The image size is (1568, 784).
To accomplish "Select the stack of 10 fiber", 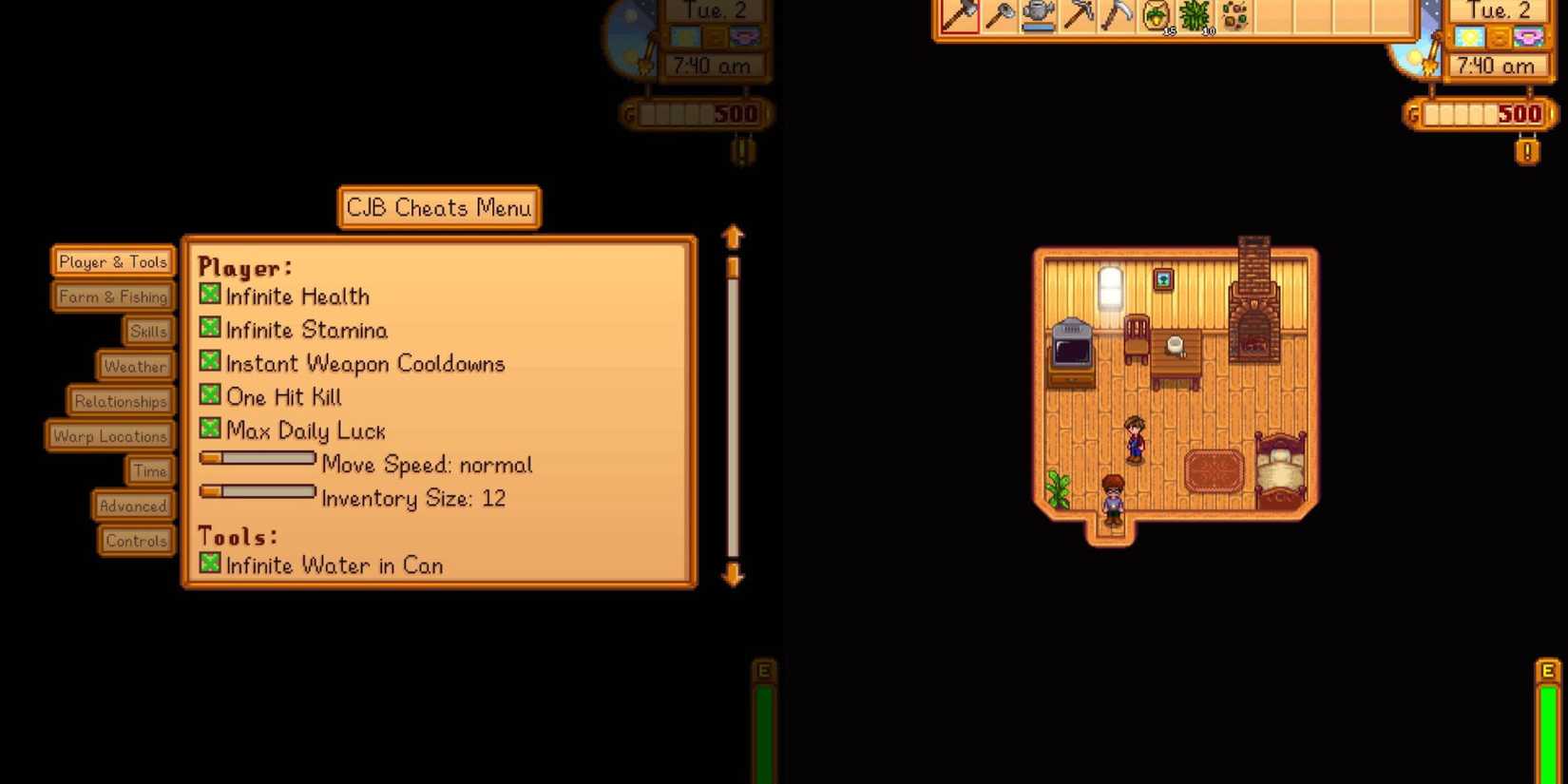I will (1197, 14).
